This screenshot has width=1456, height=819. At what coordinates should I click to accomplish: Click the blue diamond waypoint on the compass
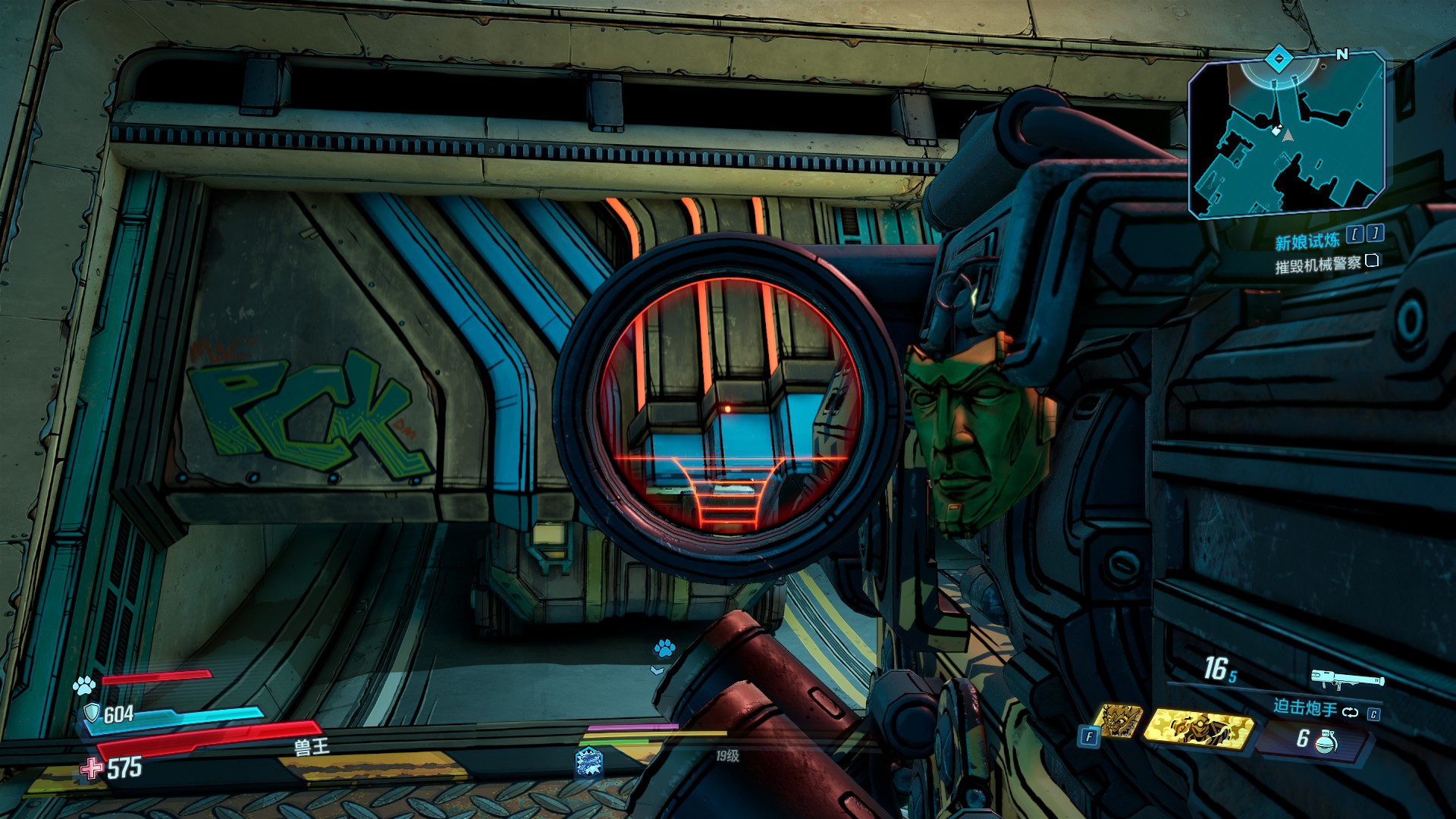[x=1279, y=57]
